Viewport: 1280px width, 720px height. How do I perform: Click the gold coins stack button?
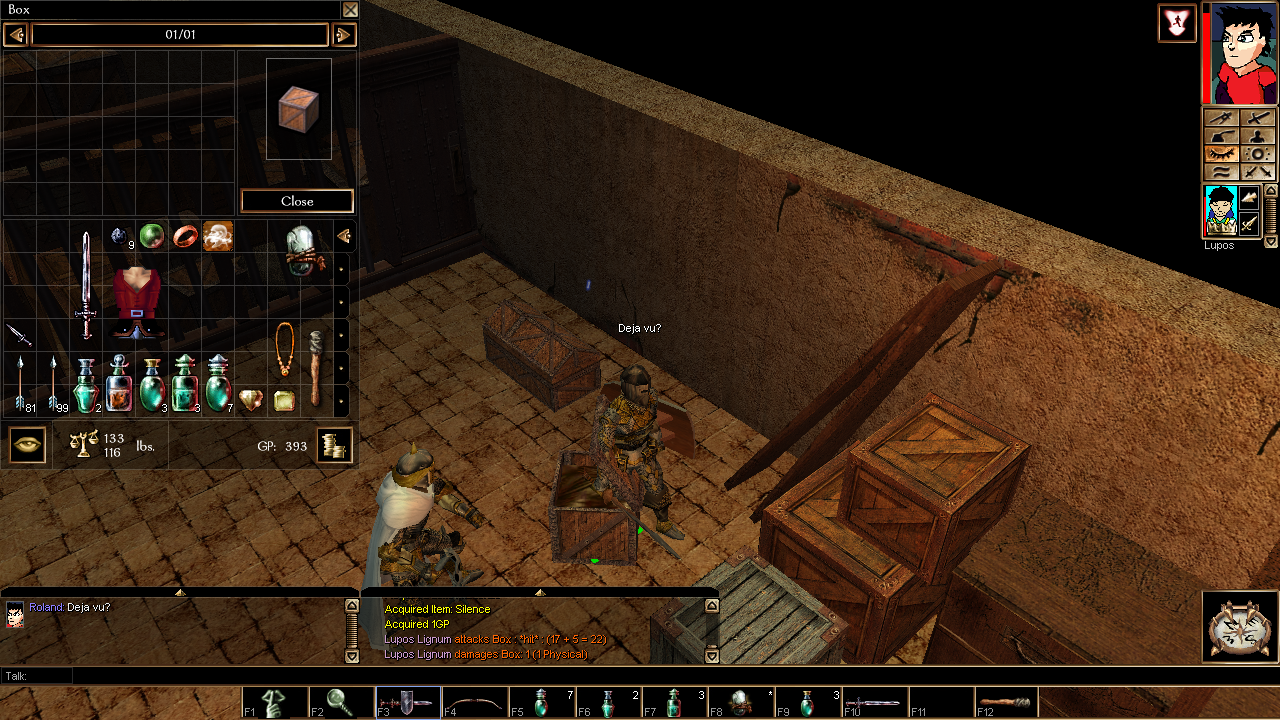(x=335, y=445)
